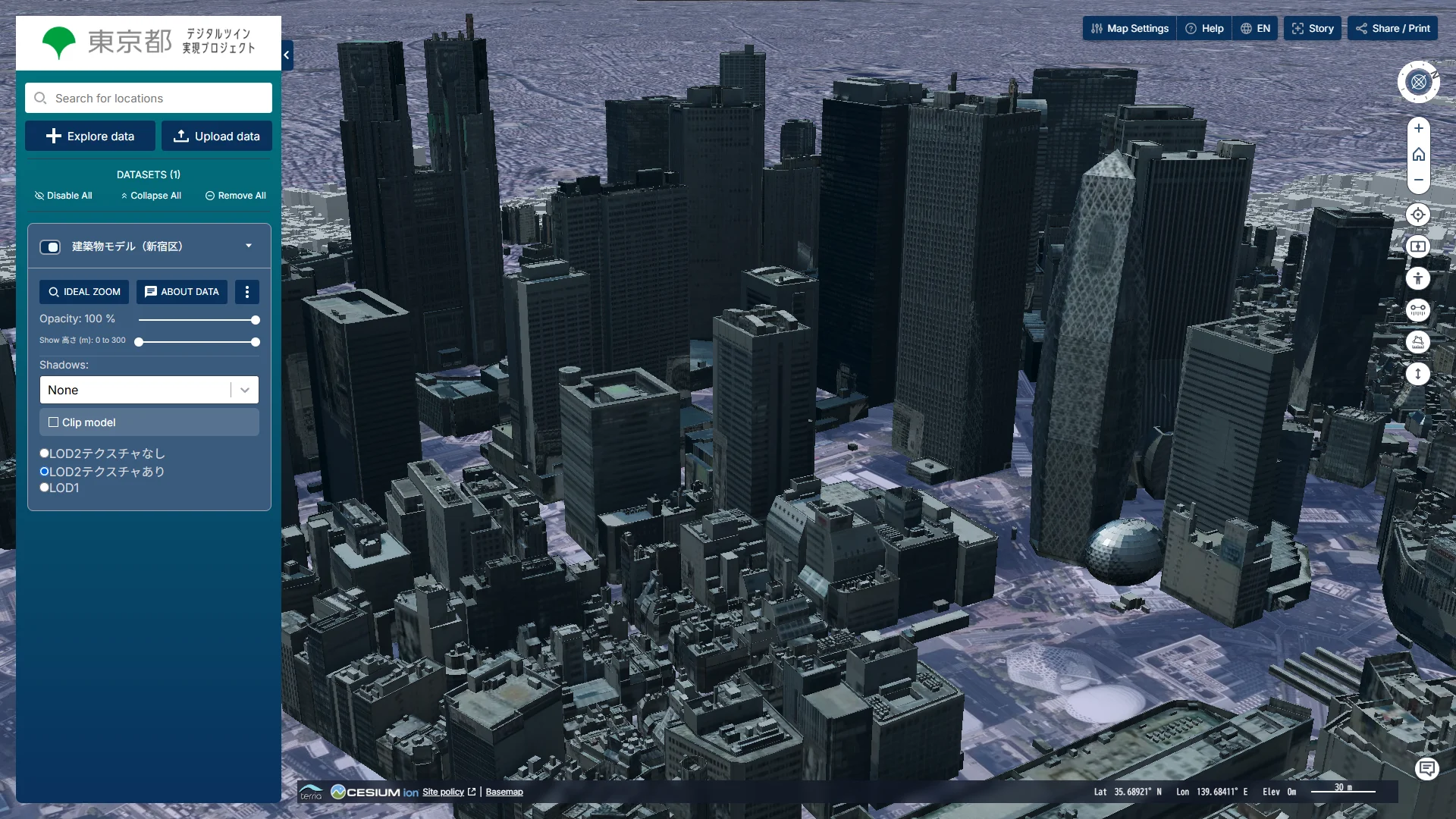Open the Shadows dropdown set to None

tap(149, 390)
